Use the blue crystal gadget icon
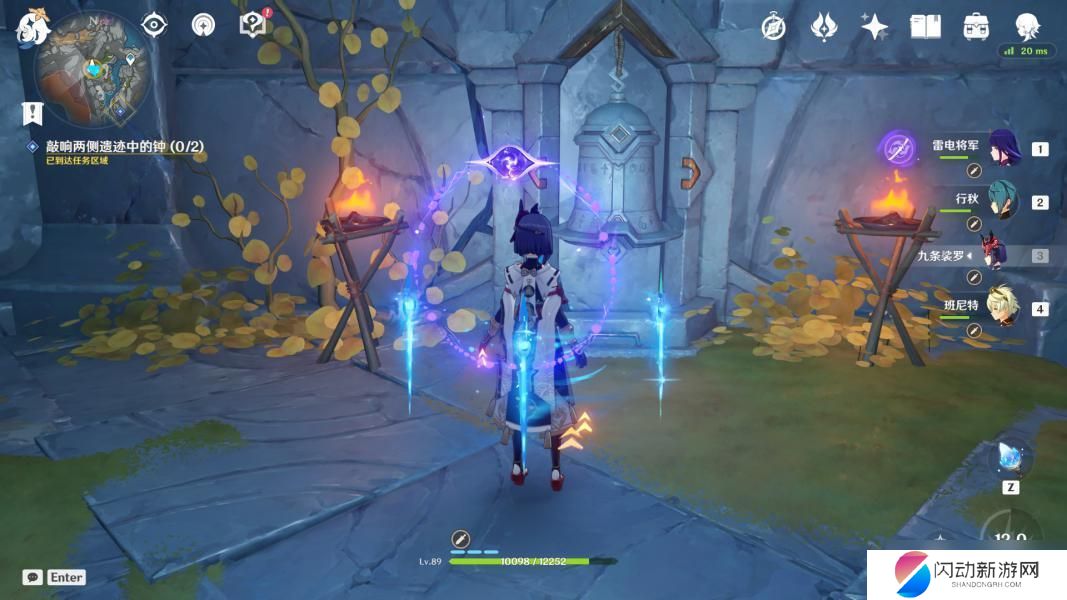1067x600 pixels. click(1010, 459)
